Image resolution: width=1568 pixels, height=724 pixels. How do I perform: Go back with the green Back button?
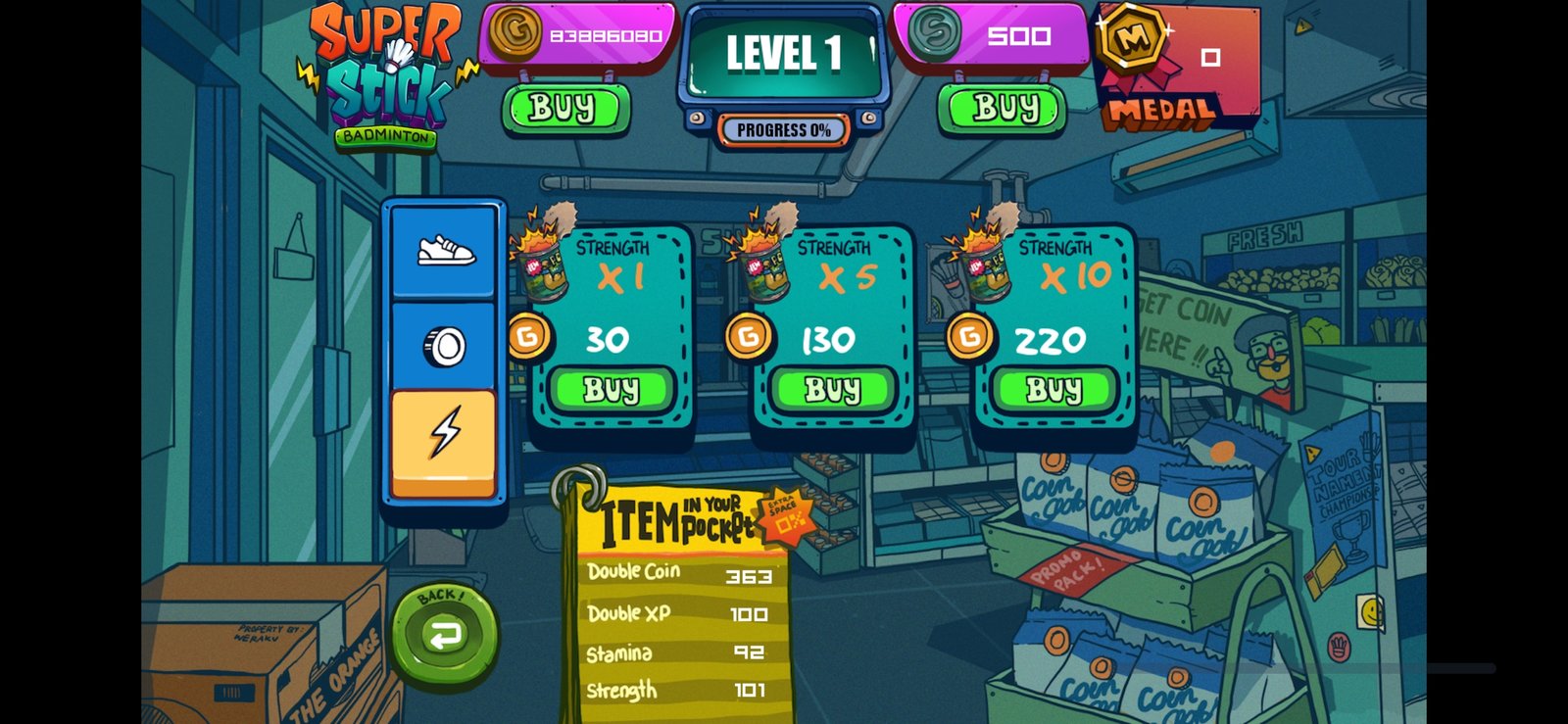[x=444, y=632]
